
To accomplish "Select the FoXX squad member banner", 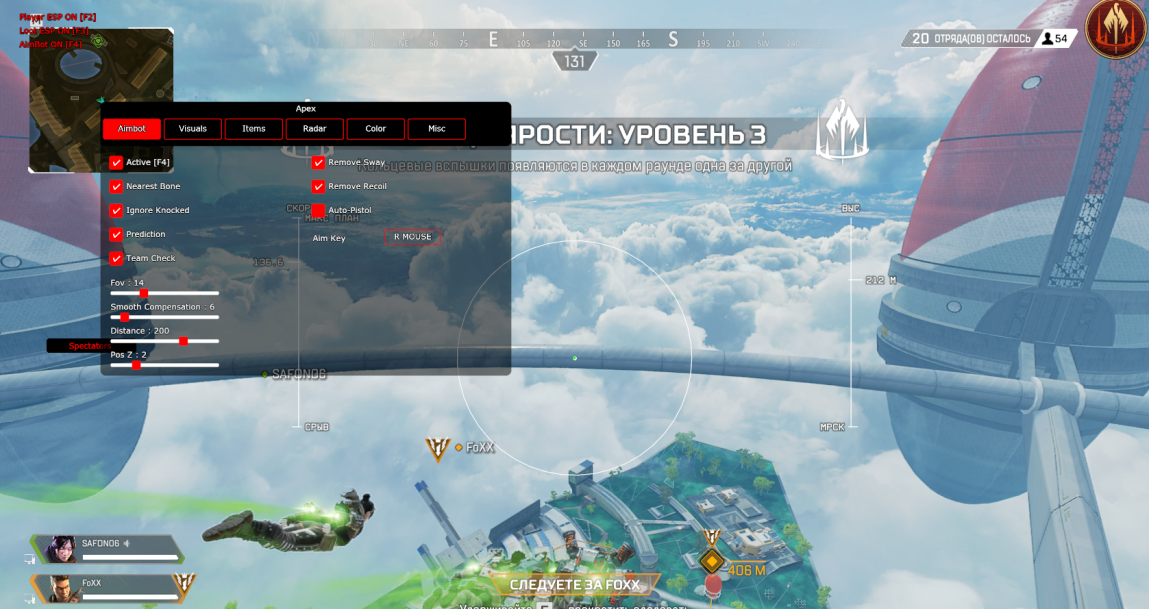I will point(110,586).
